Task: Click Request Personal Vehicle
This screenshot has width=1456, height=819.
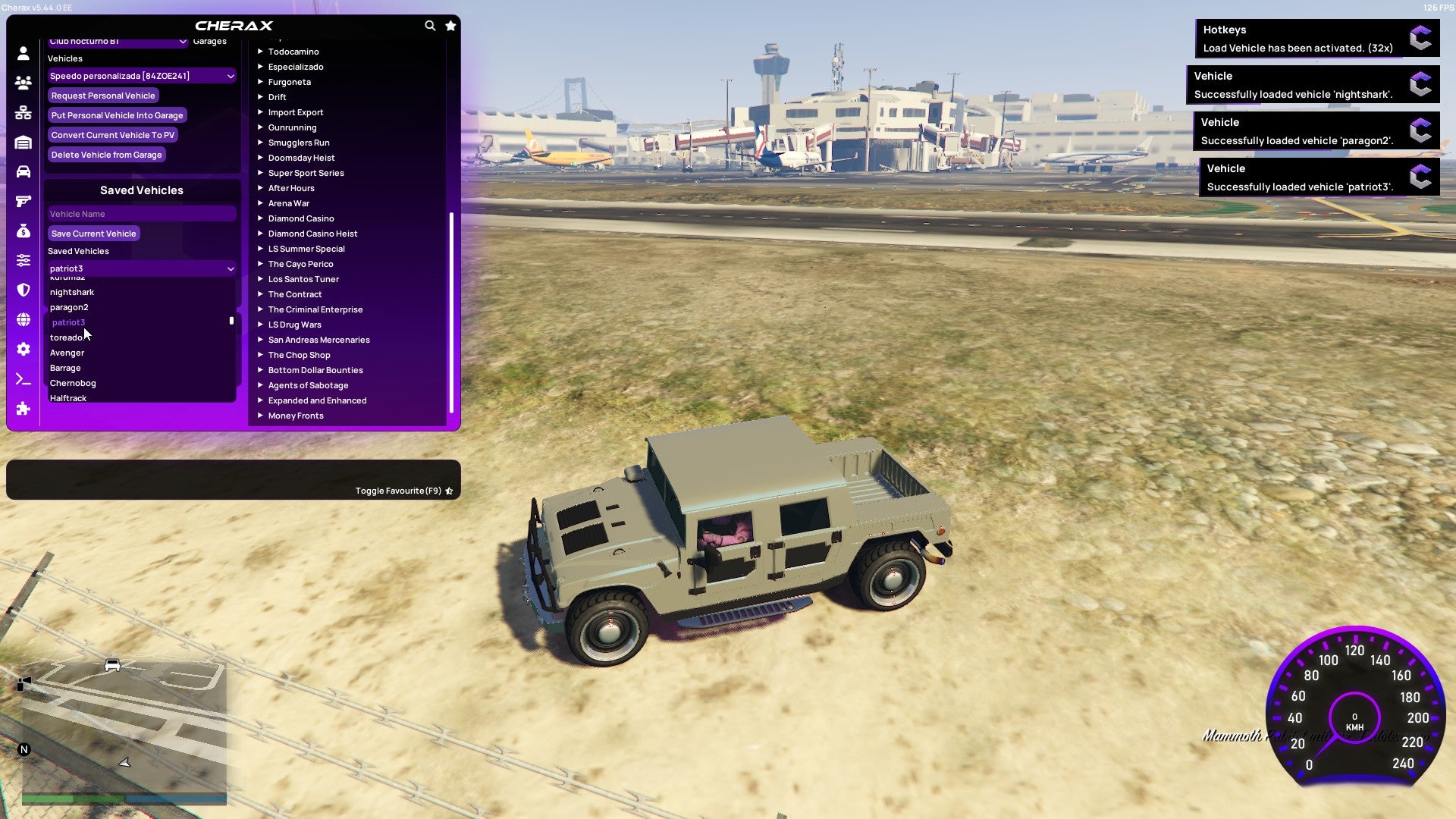Action: (103, 96)
